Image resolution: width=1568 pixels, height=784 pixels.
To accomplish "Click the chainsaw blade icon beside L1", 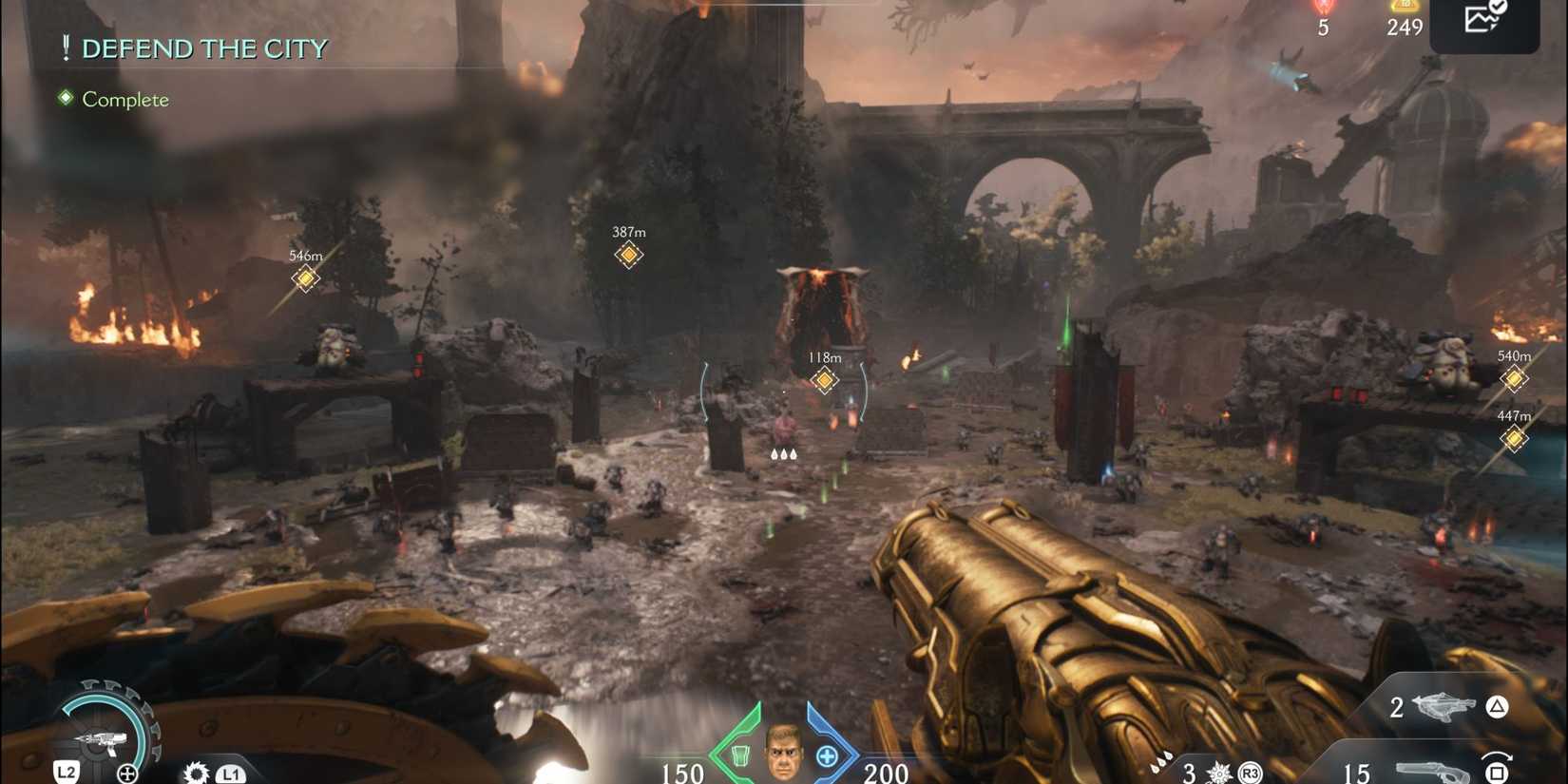I will coord(197,773).
